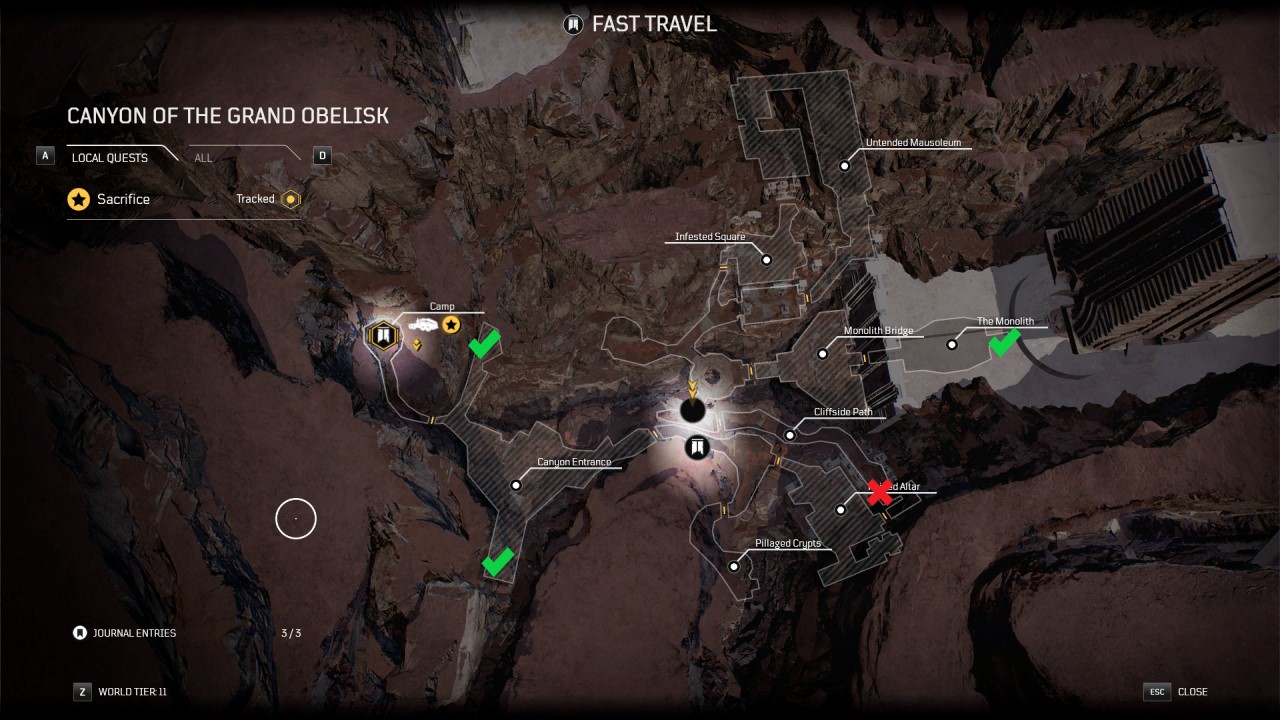This screenshot has height=720, width=1280.
Task: Toggle the Tracked quest hexagon marker
Action: coord(291,199)
